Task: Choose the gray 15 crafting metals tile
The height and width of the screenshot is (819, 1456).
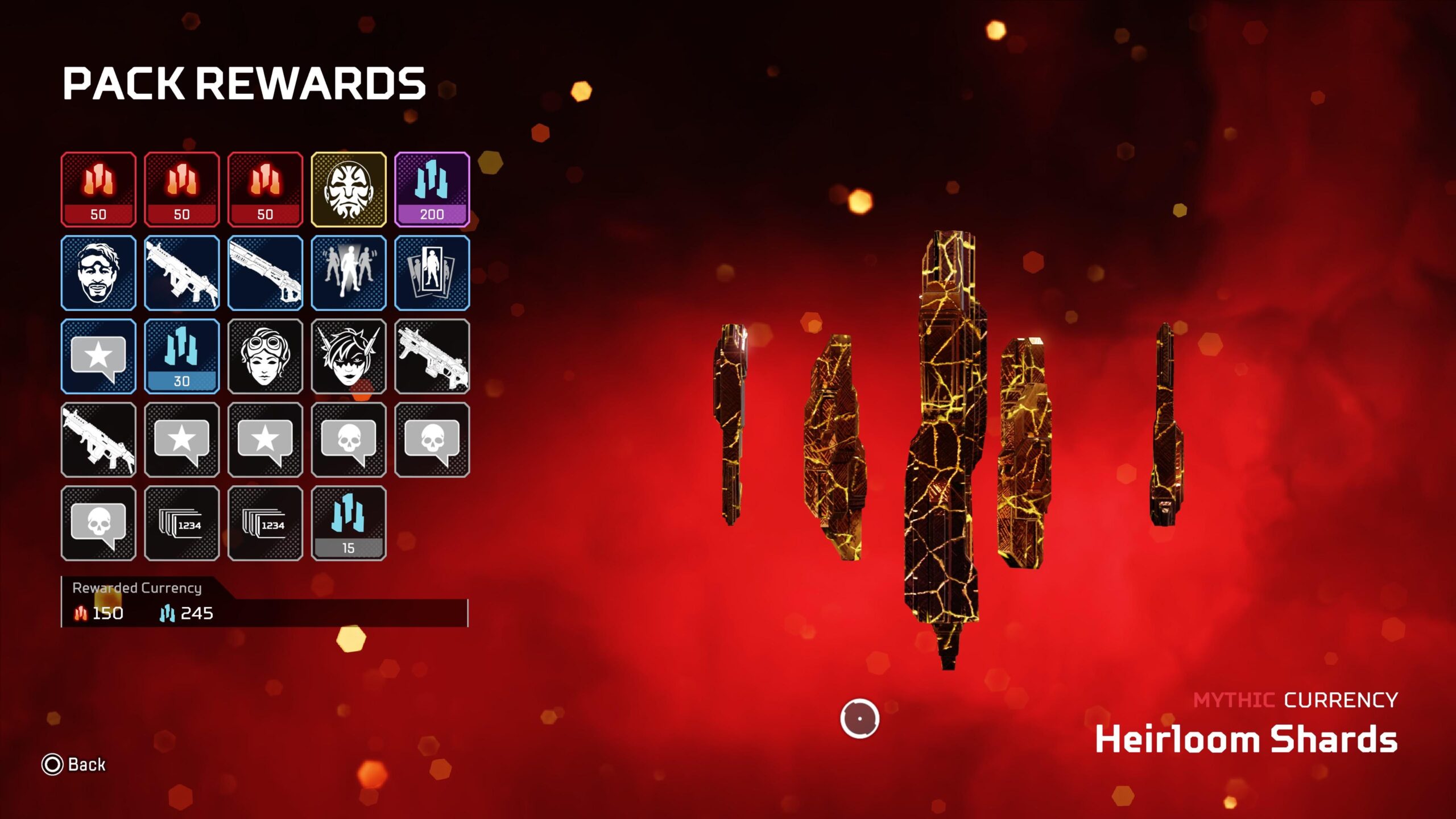Action: point(349,523)
